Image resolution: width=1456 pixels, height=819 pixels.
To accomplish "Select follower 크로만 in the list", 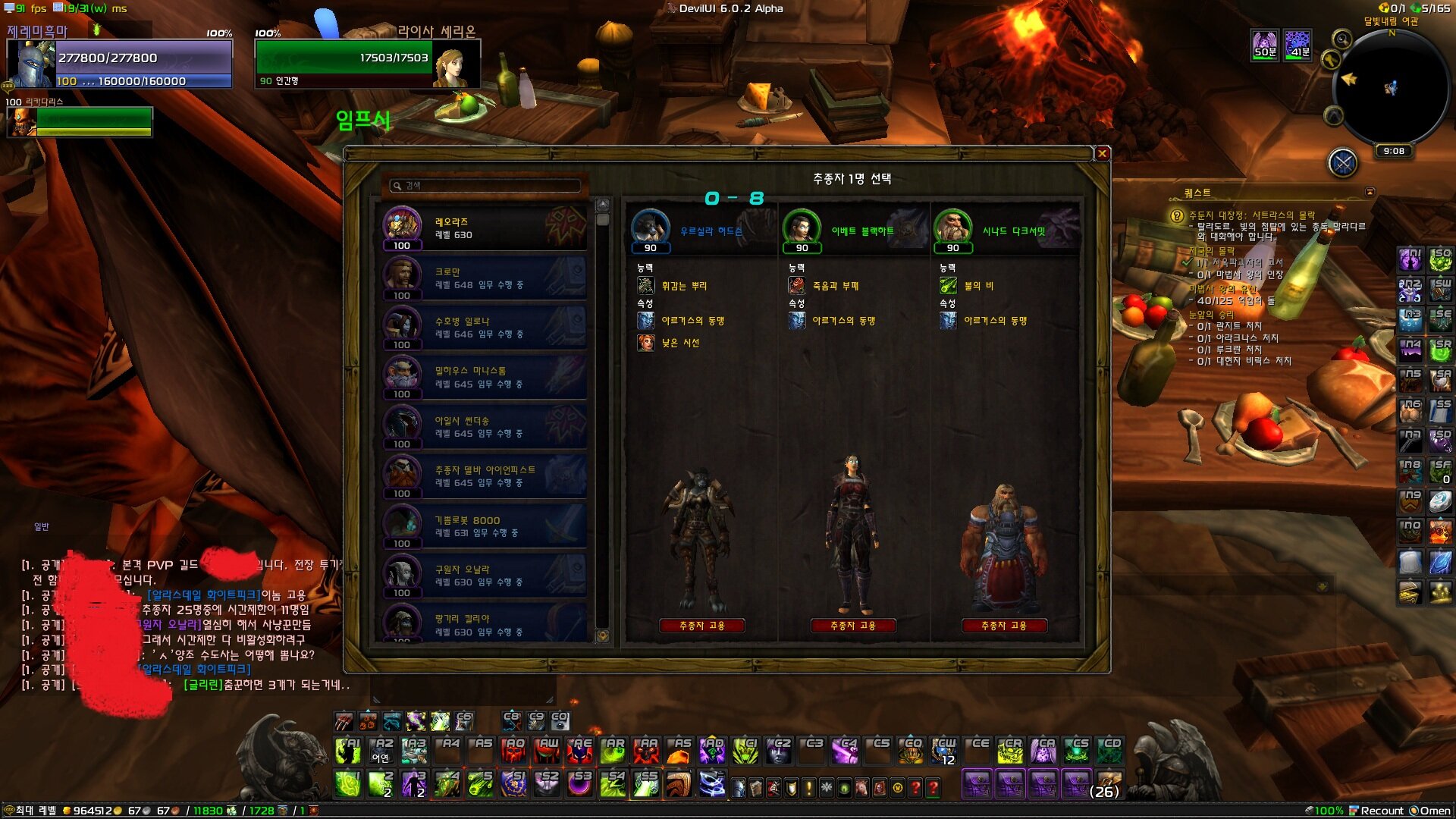I will pos(485,278).
